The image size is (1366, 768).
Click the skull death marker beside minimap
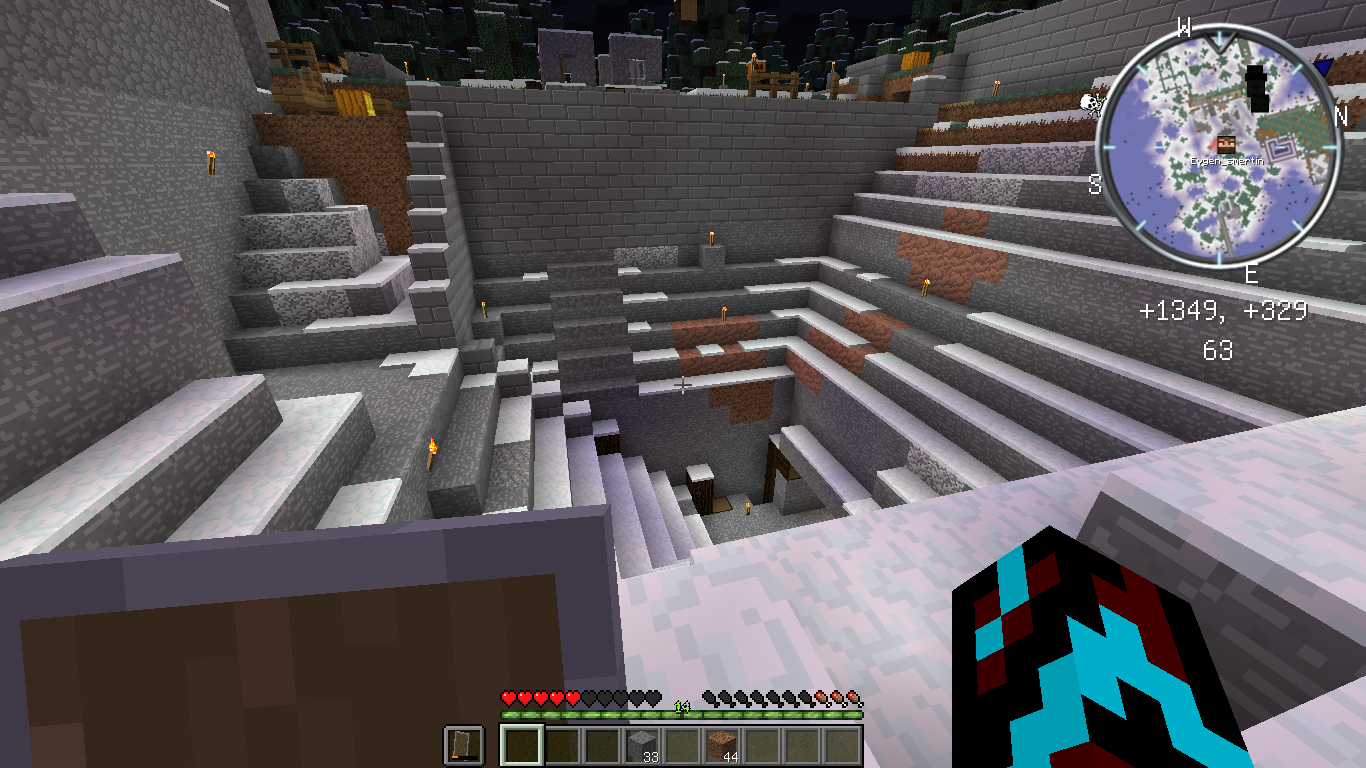tap(1092, 103)
